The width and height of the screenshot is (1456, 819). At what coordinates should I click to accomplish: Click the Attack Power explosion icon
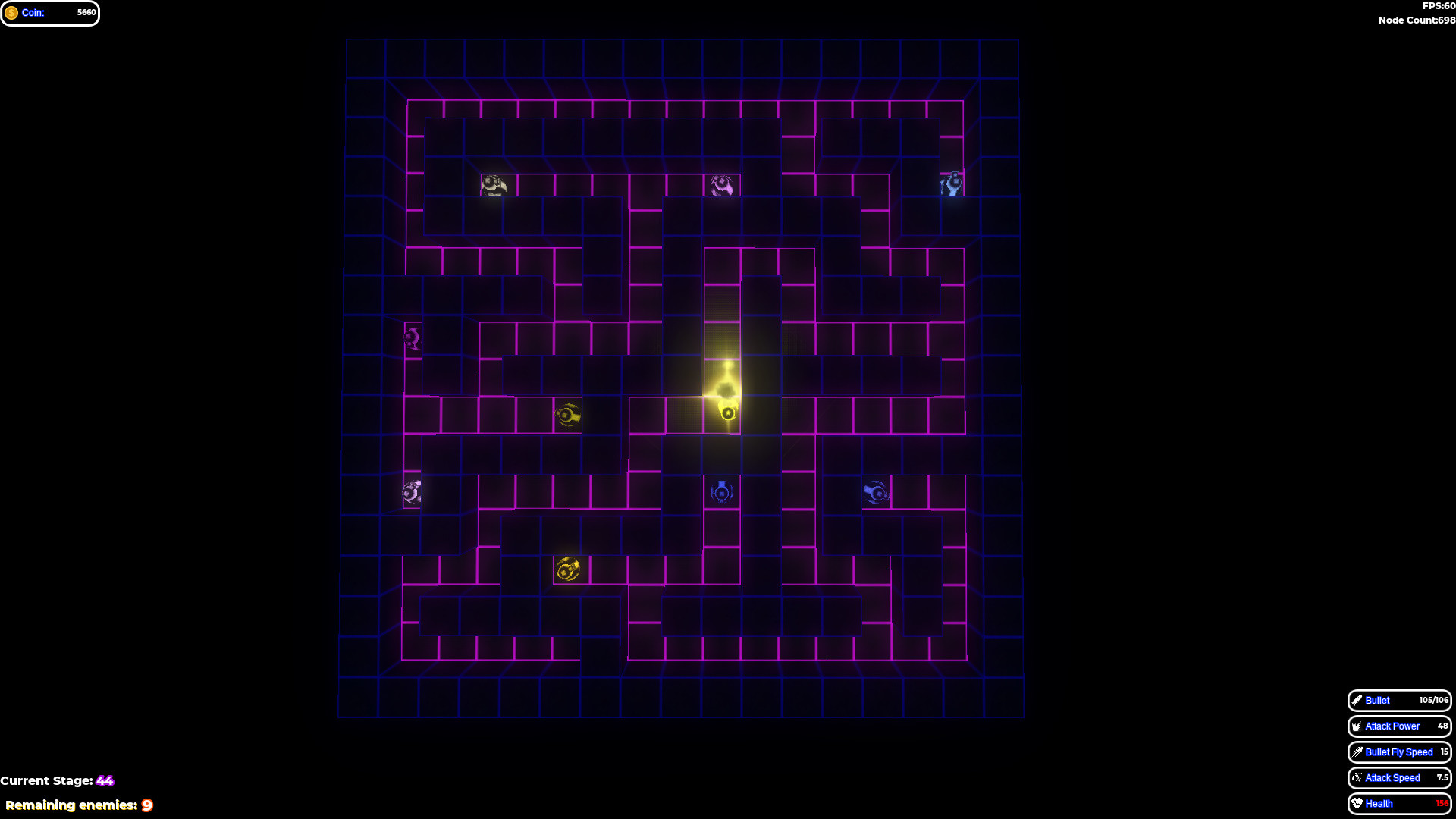pos(1357,726)
